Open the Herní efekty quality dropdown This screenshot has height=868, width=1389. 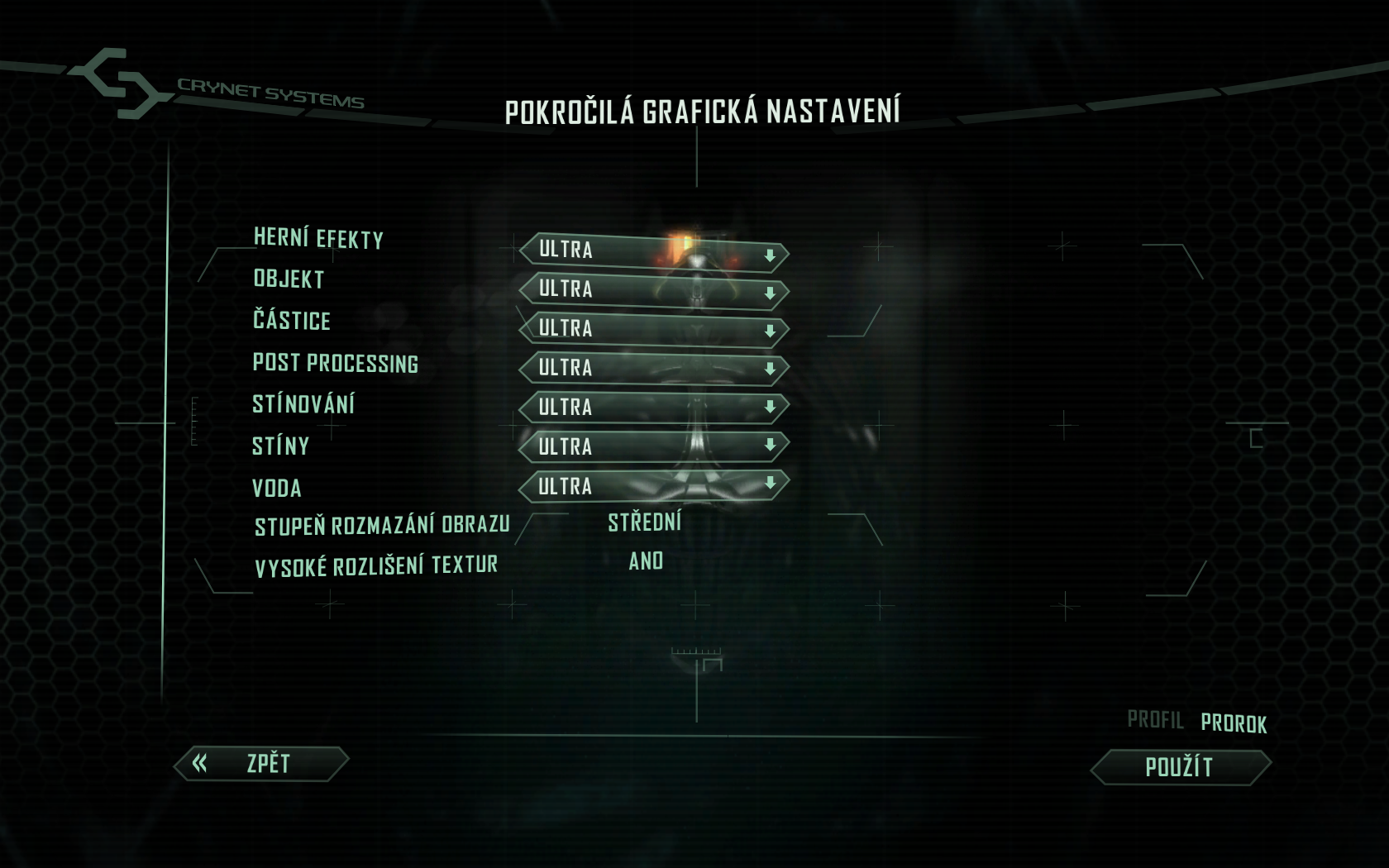(653, 251)
